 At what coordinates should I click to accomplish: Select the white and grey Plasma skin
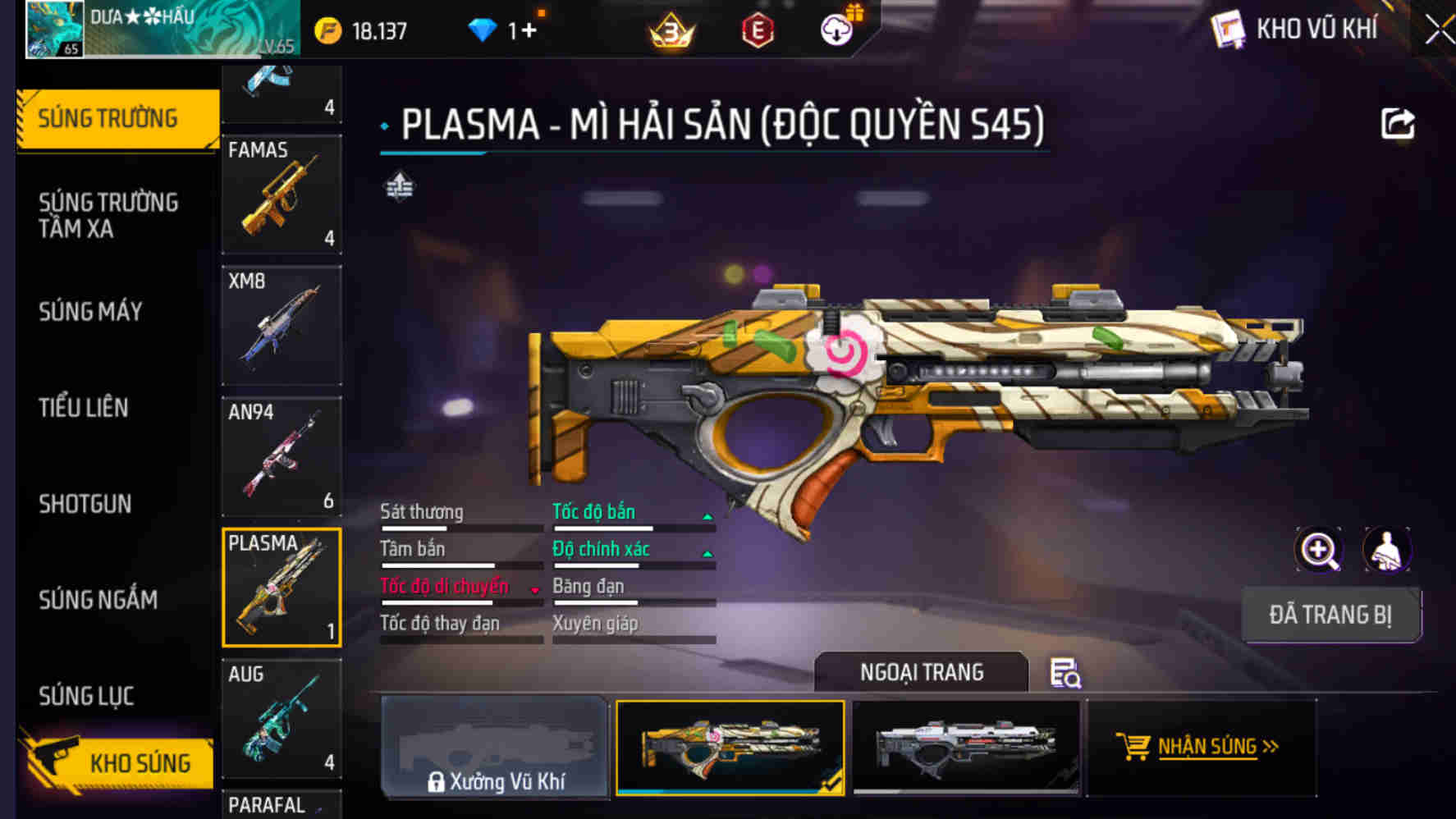tap(966, 747)
